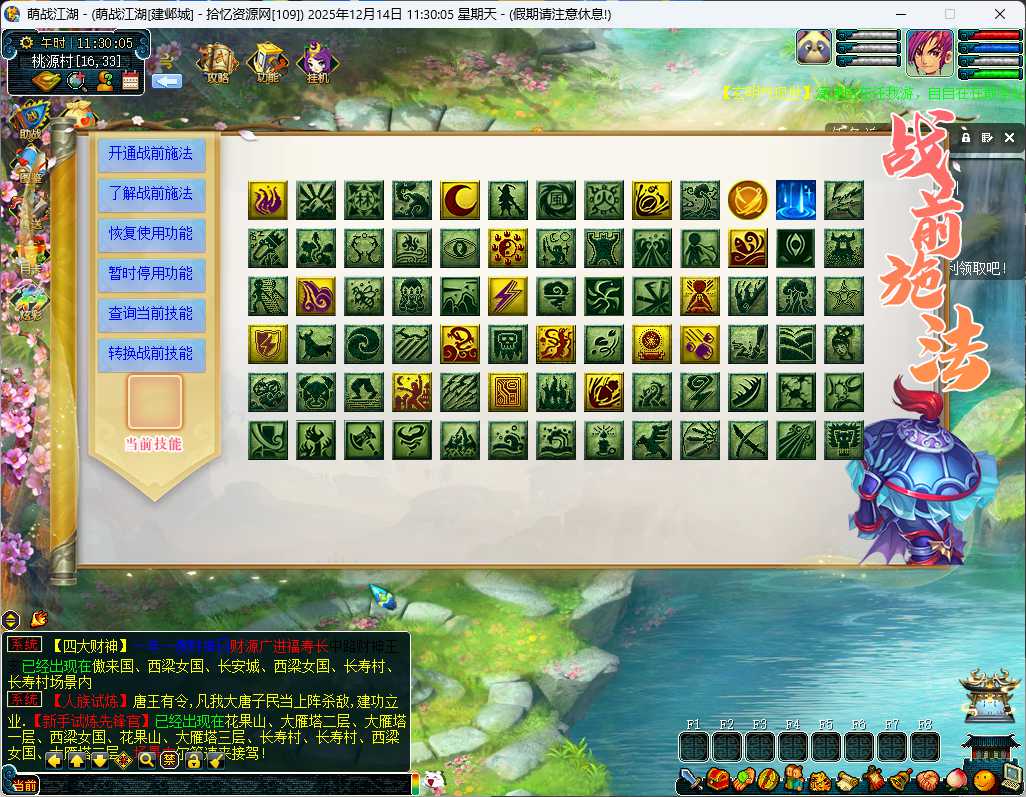1026x797 pixels.
Task: Click the 转换战前技能 button
Action: click(151, 354)
